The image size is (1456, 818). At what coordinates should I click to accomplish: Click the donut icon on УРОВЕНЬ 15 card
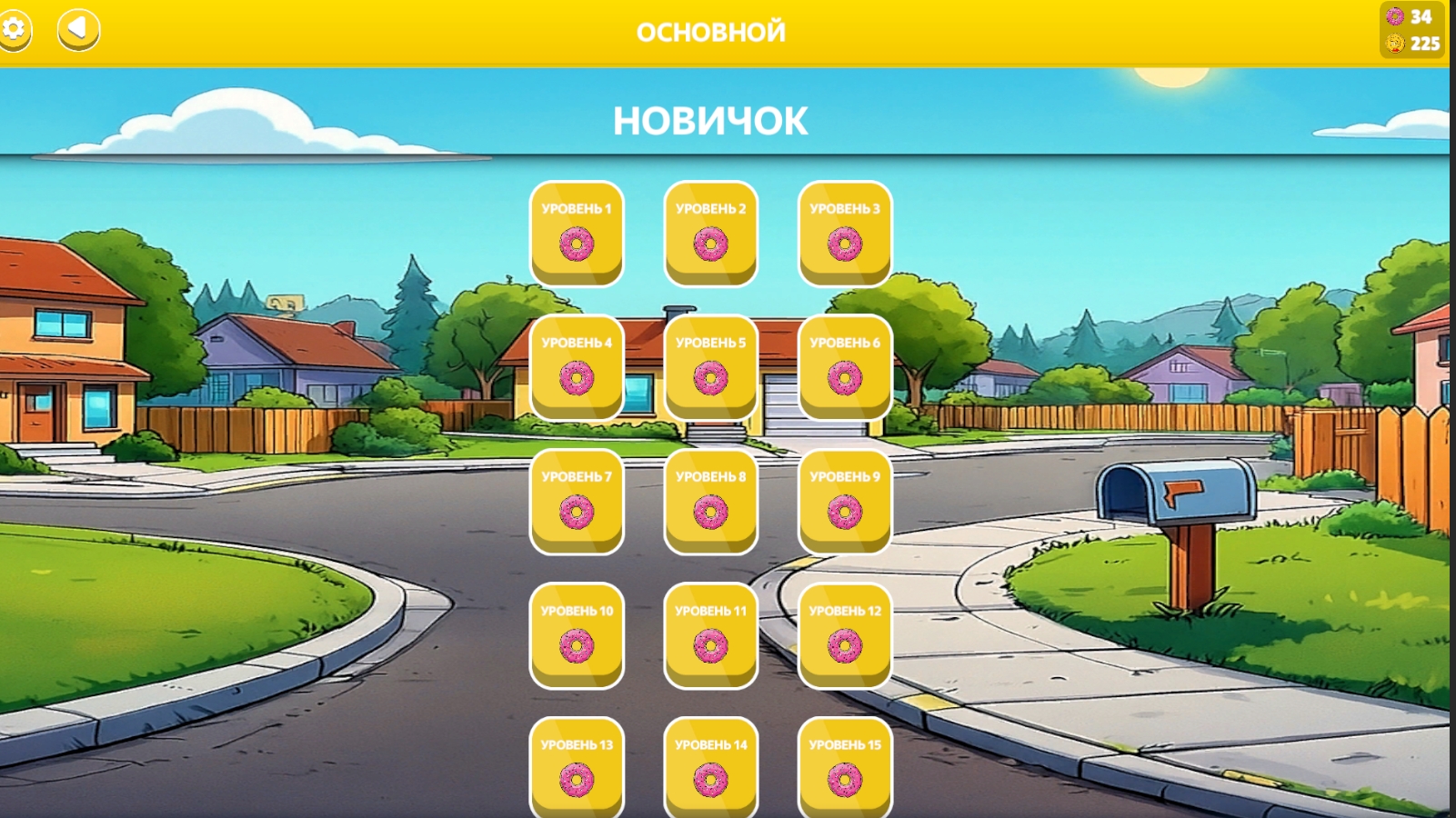[x=846, y=779]
